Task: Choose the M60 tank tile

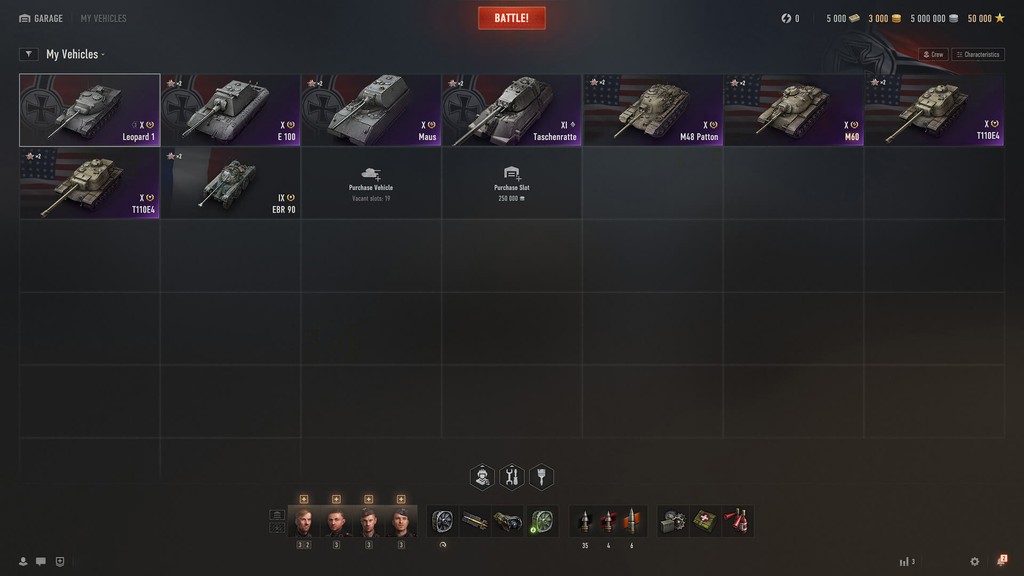Action: pos(794,110)
